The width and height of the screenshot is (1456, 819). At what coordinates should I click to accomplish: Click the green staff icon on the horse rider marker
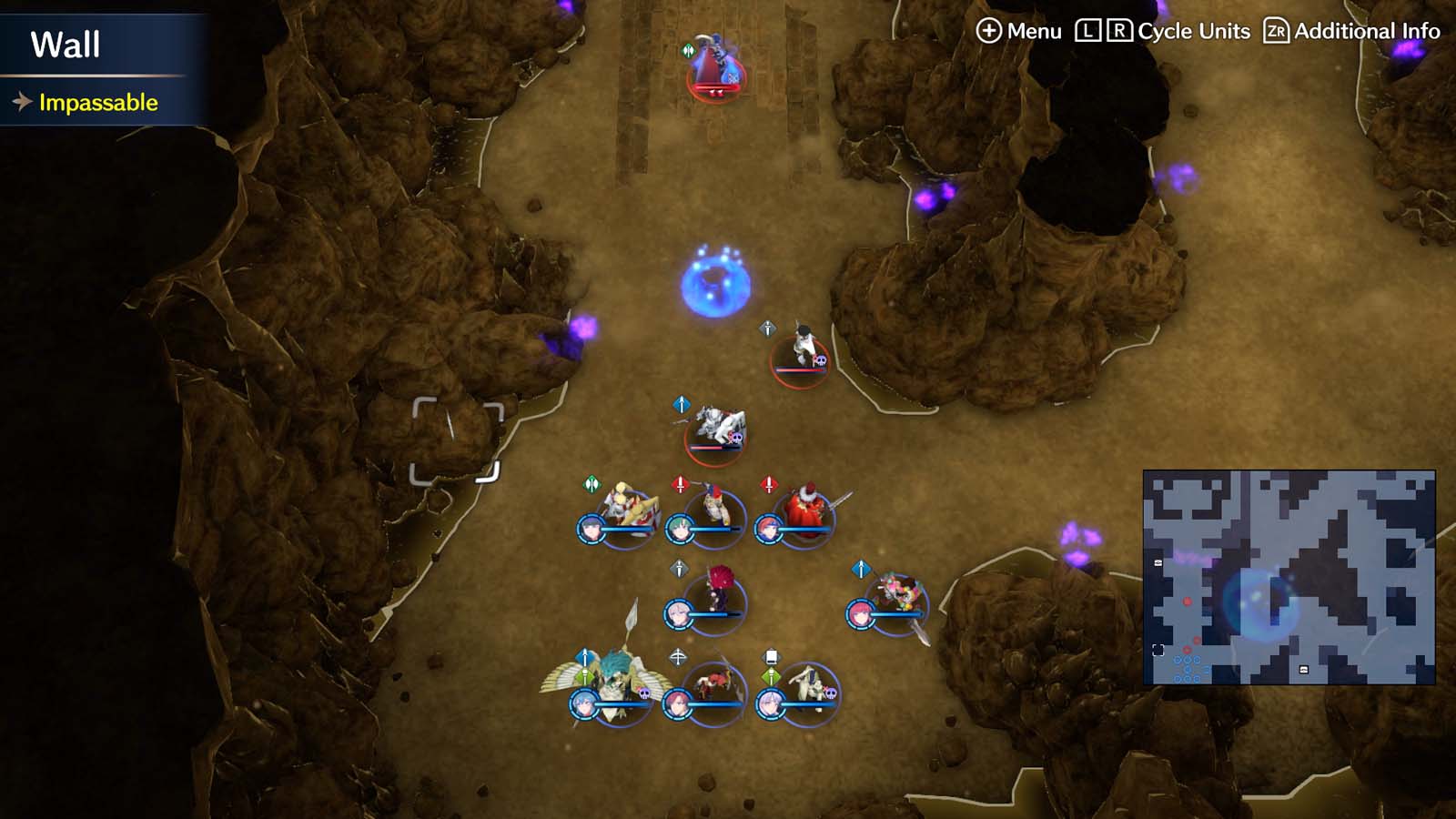769,677
